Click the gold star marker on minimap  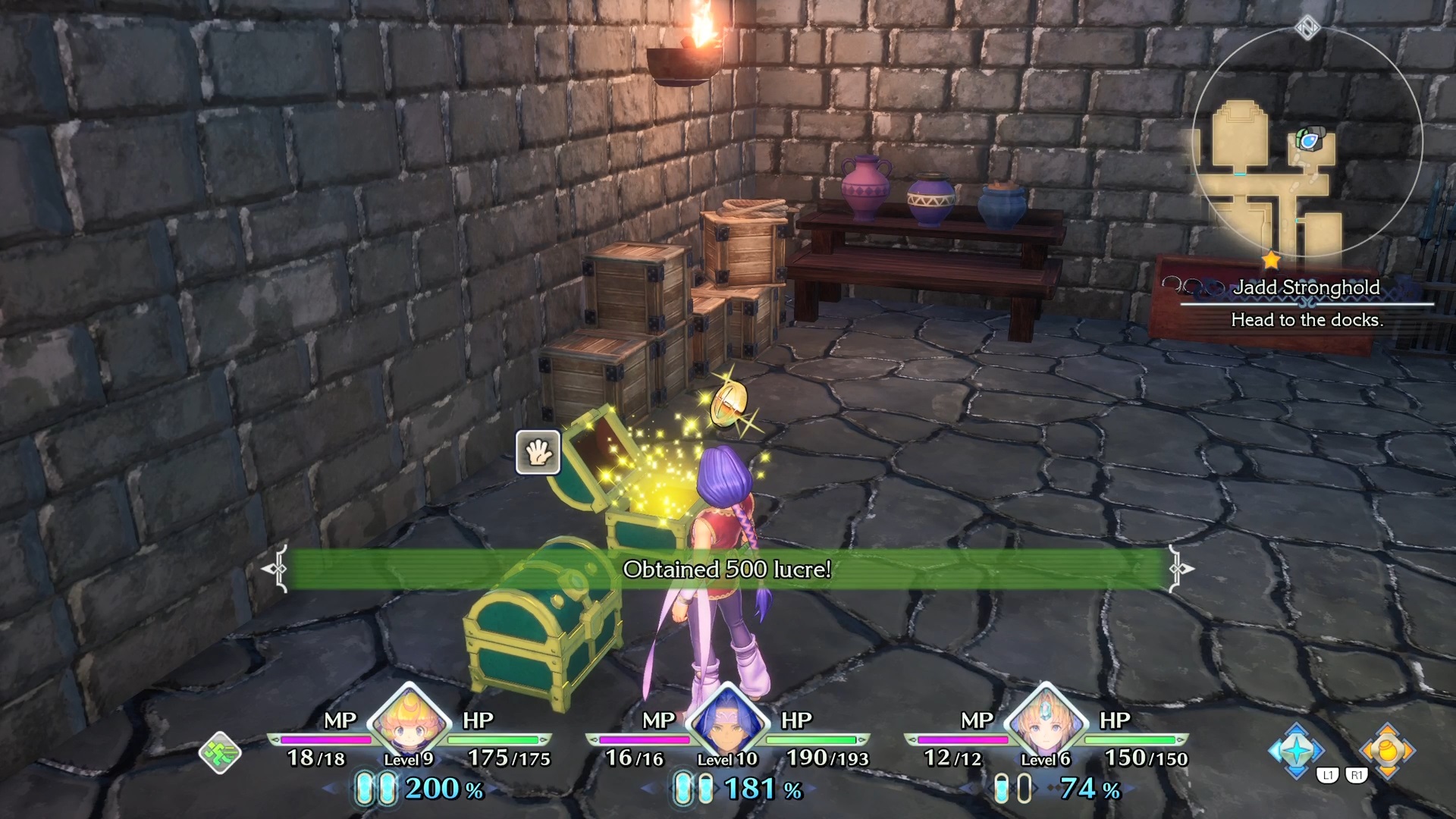(1271, 261)
